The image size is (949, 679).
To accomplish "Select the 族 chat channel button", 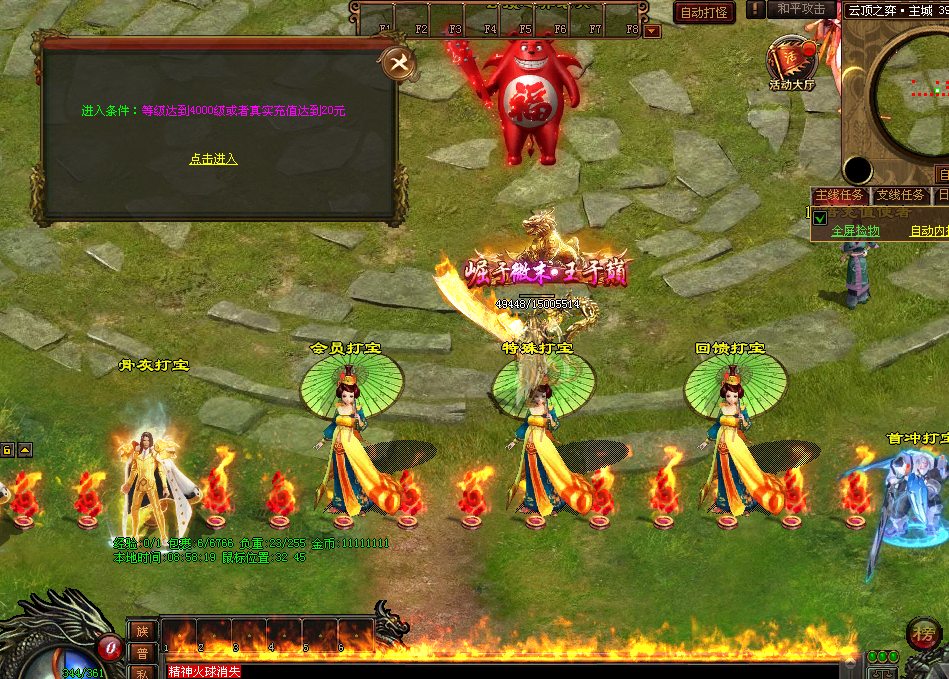I will click(142, 631).
